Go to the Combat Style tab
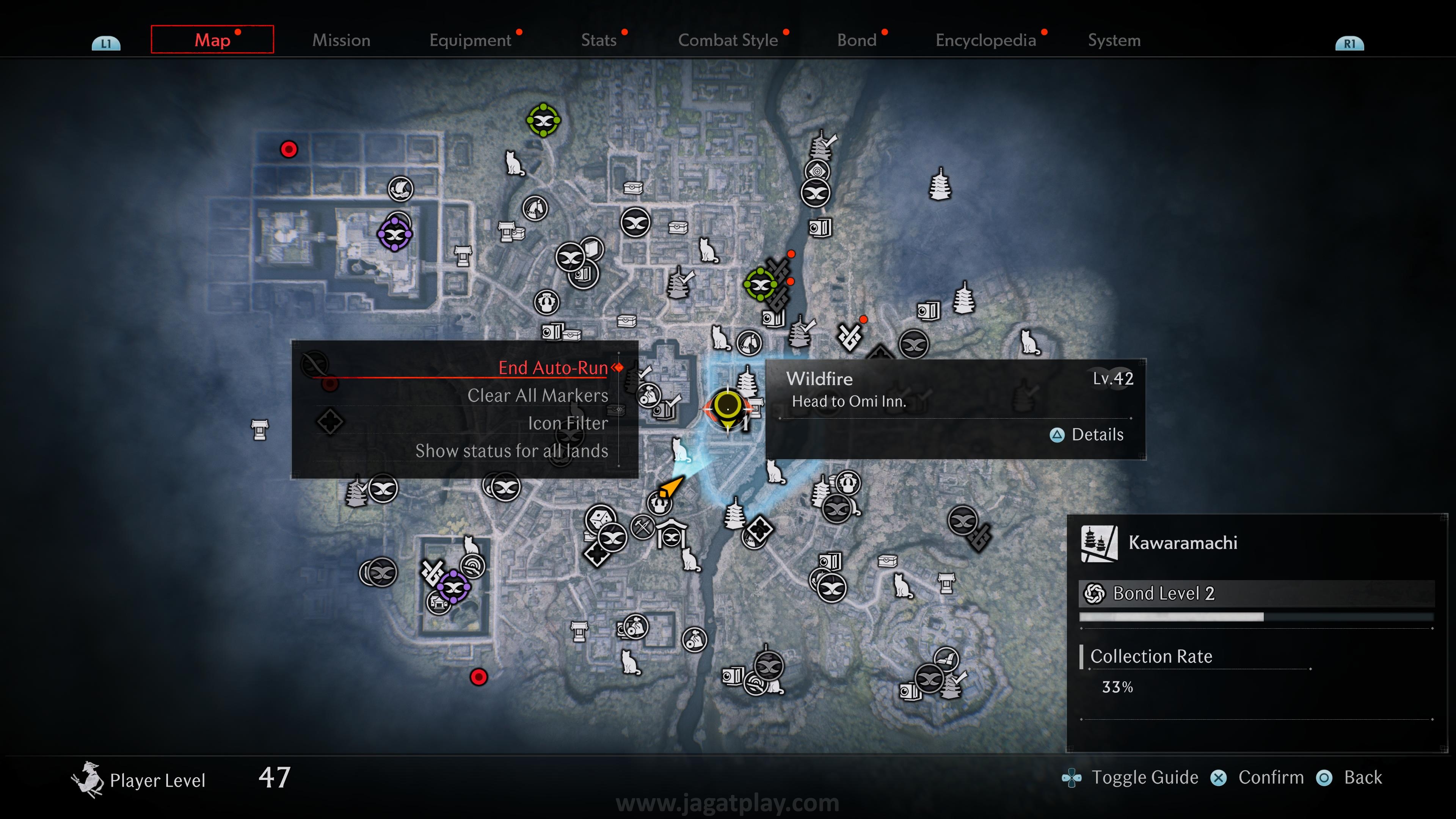This screenshot has width=1456, height=819. coord(728,40)
